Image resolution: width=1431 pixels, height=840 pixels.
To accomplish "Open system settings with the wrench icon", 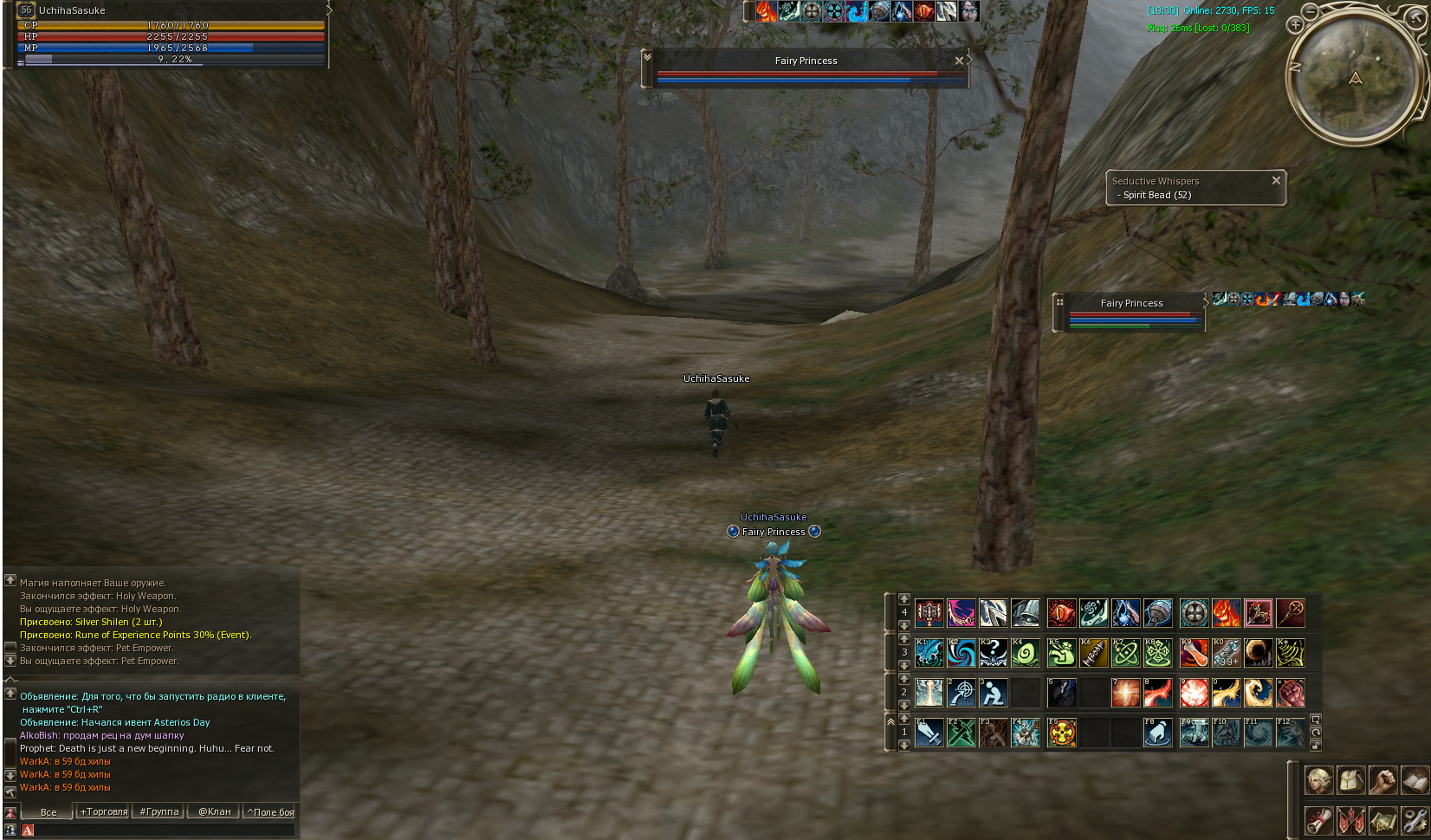I will 1415,819.
